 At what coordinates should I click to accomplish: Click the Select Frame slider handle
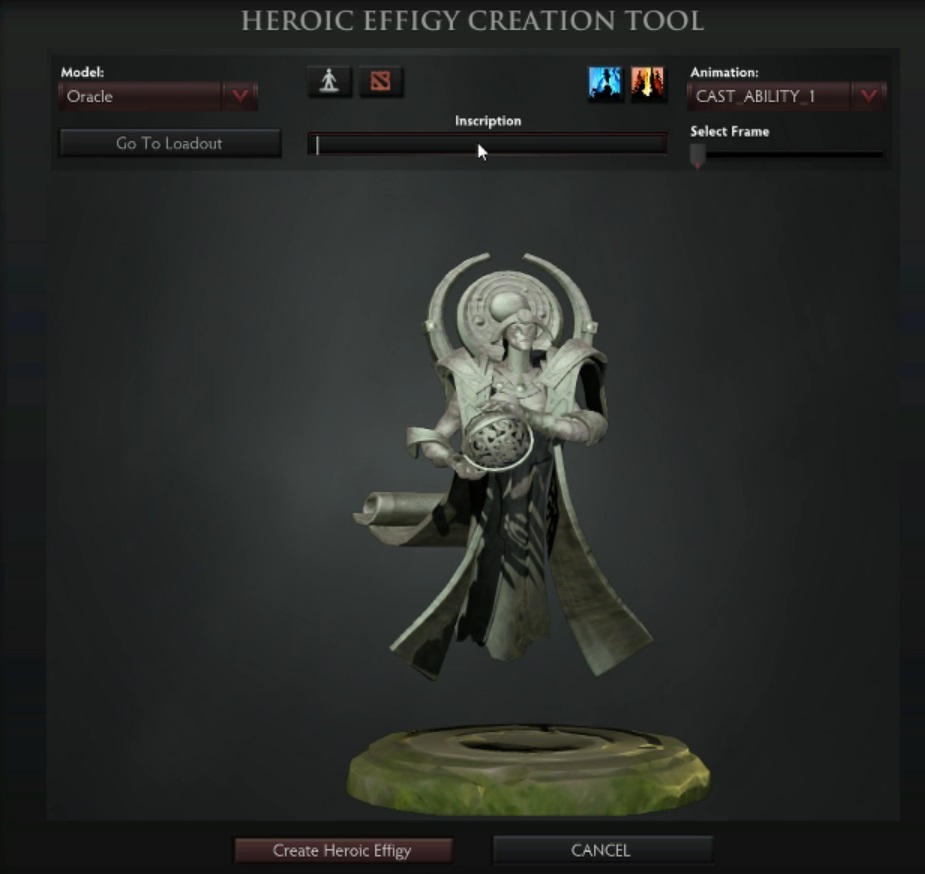point(698,155)
